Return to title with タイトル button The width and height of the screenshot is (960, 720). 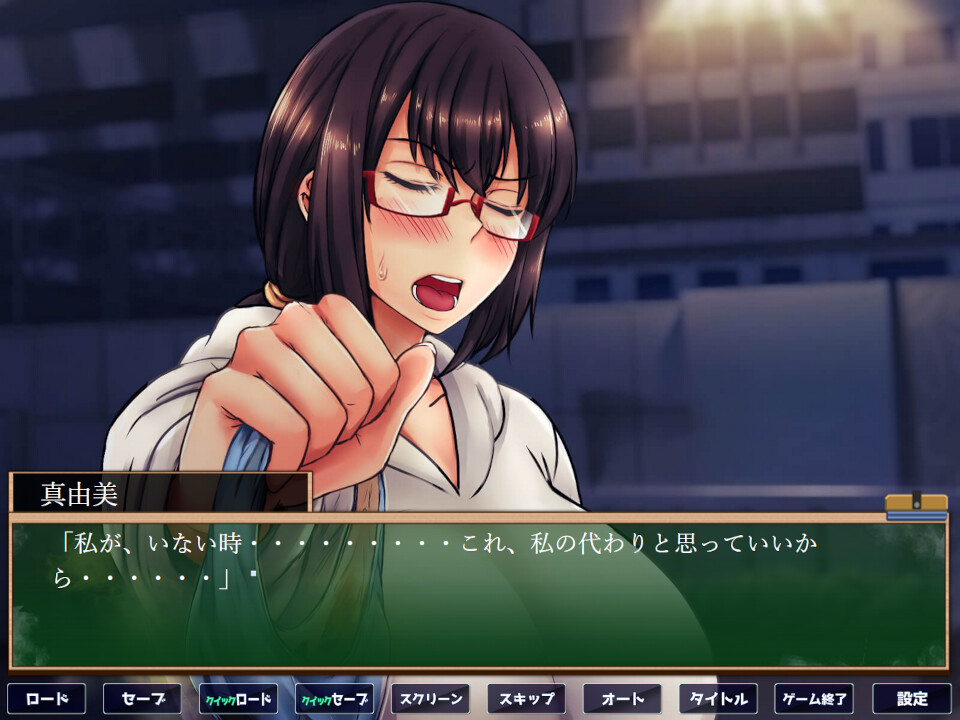[x=718, y=698]
